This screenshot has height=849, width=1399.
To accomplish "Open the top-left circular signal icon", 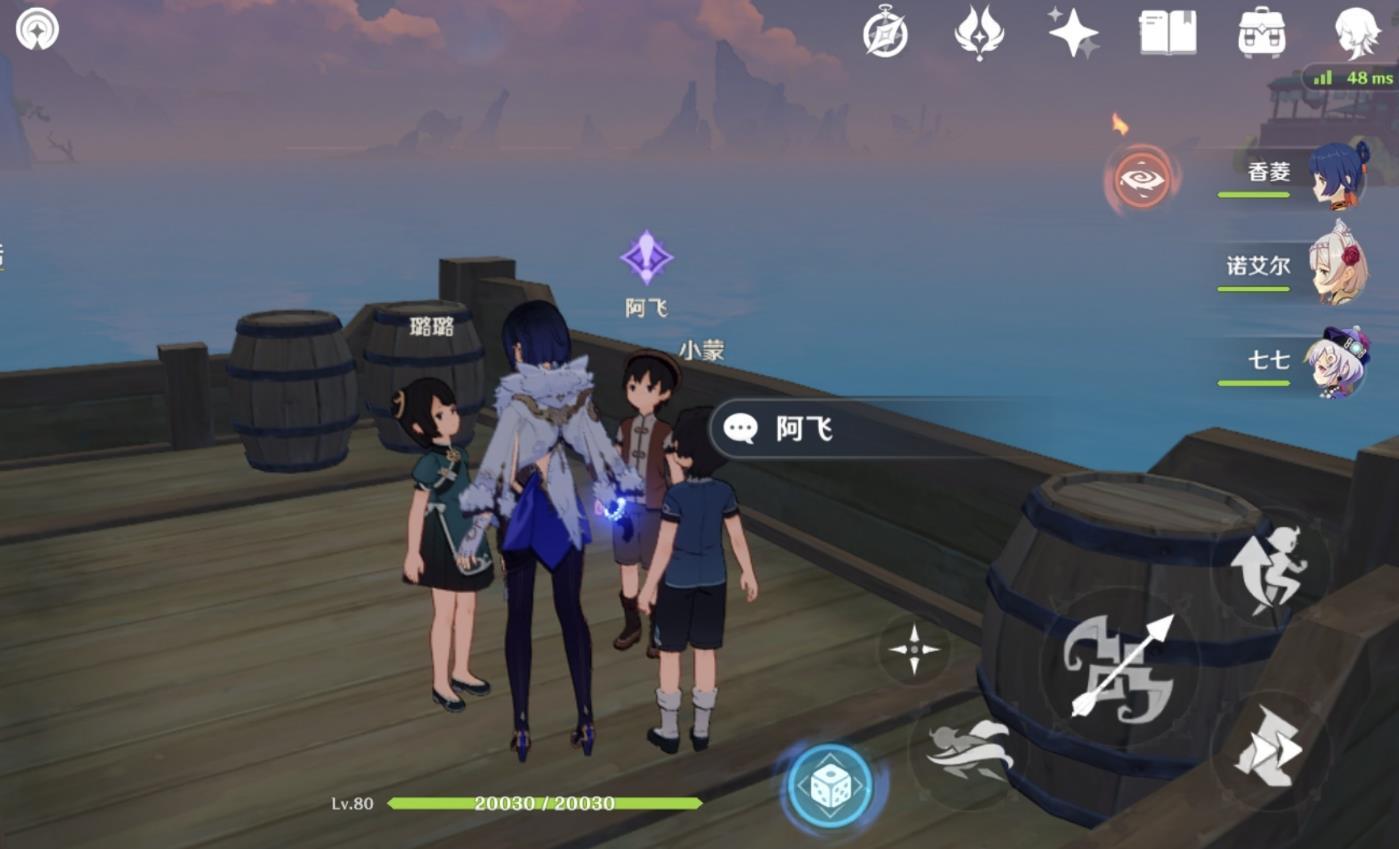I will point(38,28).
